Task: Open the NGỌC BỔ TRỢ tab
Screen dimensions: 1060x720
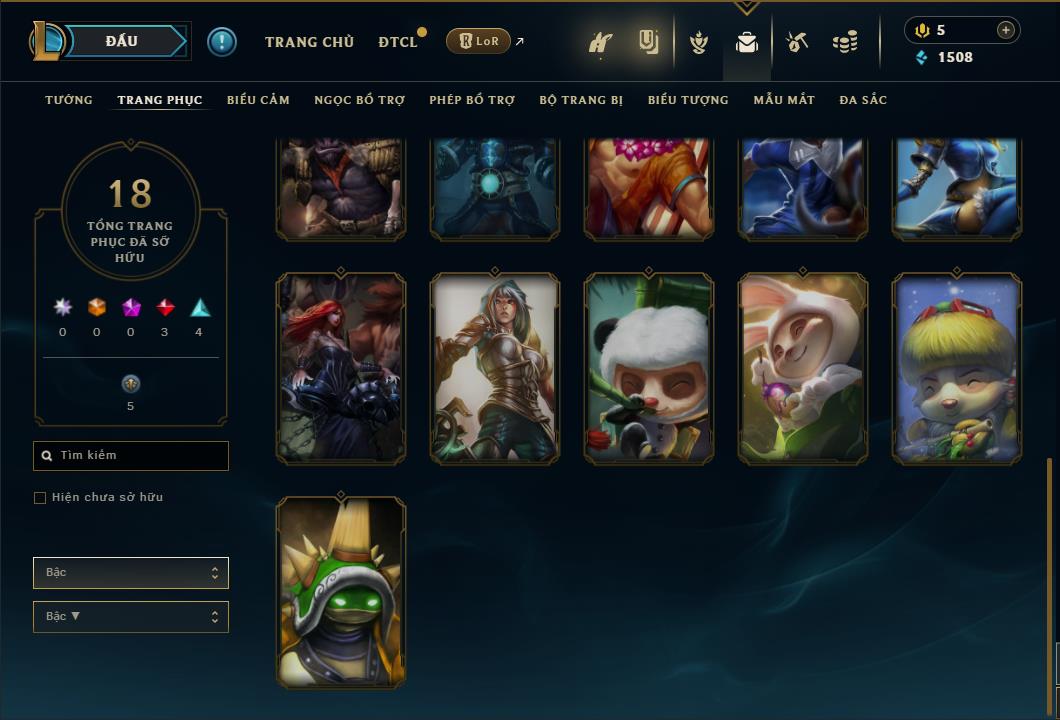Action: [359, 100]
